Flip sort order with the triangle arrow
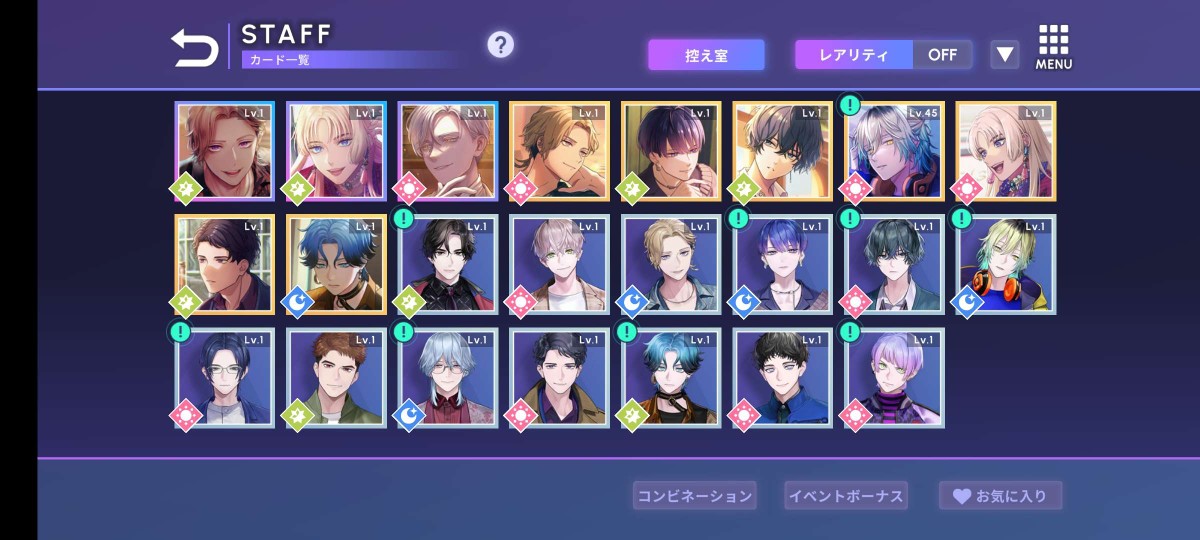Viewport: 1200px width, 540px height. [x=1004, y=55]
